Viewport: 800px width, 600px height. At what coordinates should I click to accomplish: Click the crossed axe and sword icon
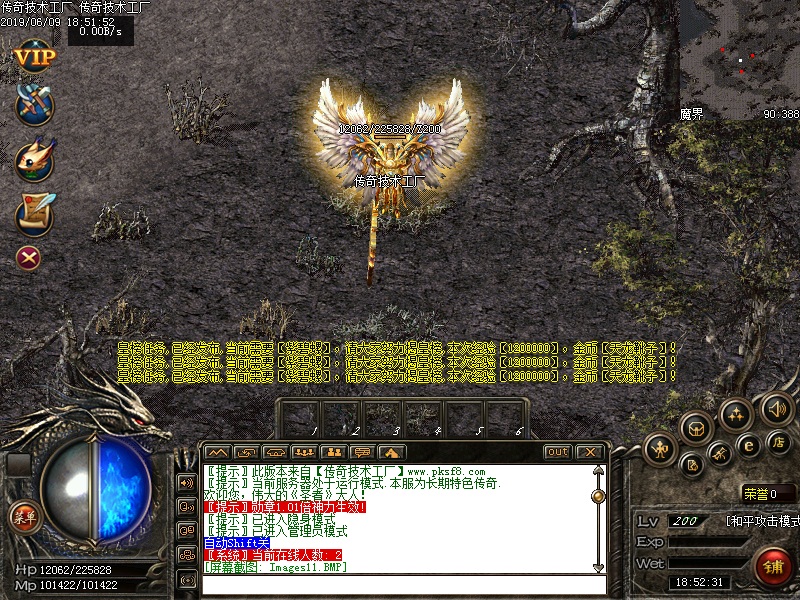point(34,105)
